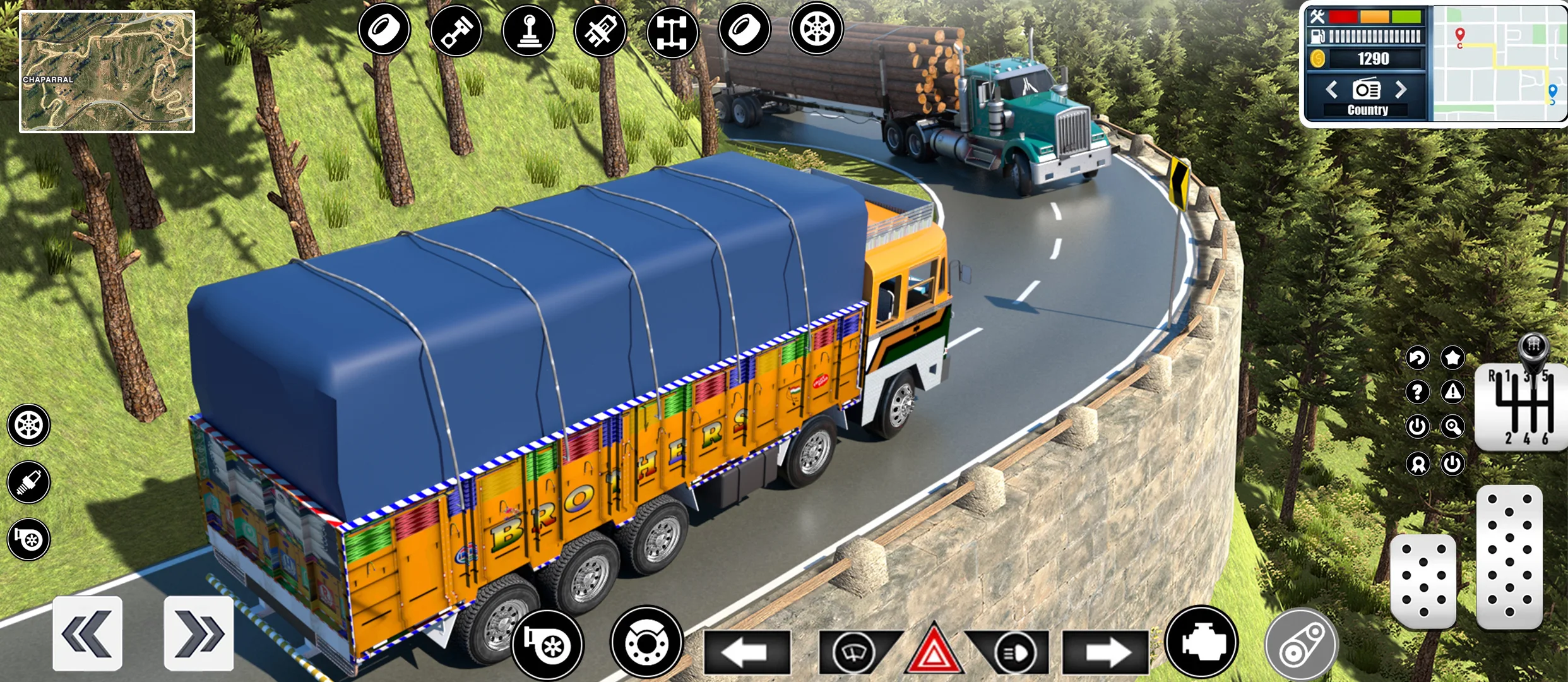Click the Chaparral minimap in the corner
The width and height of the screenshot is (1568, 682).
(107, 69)
